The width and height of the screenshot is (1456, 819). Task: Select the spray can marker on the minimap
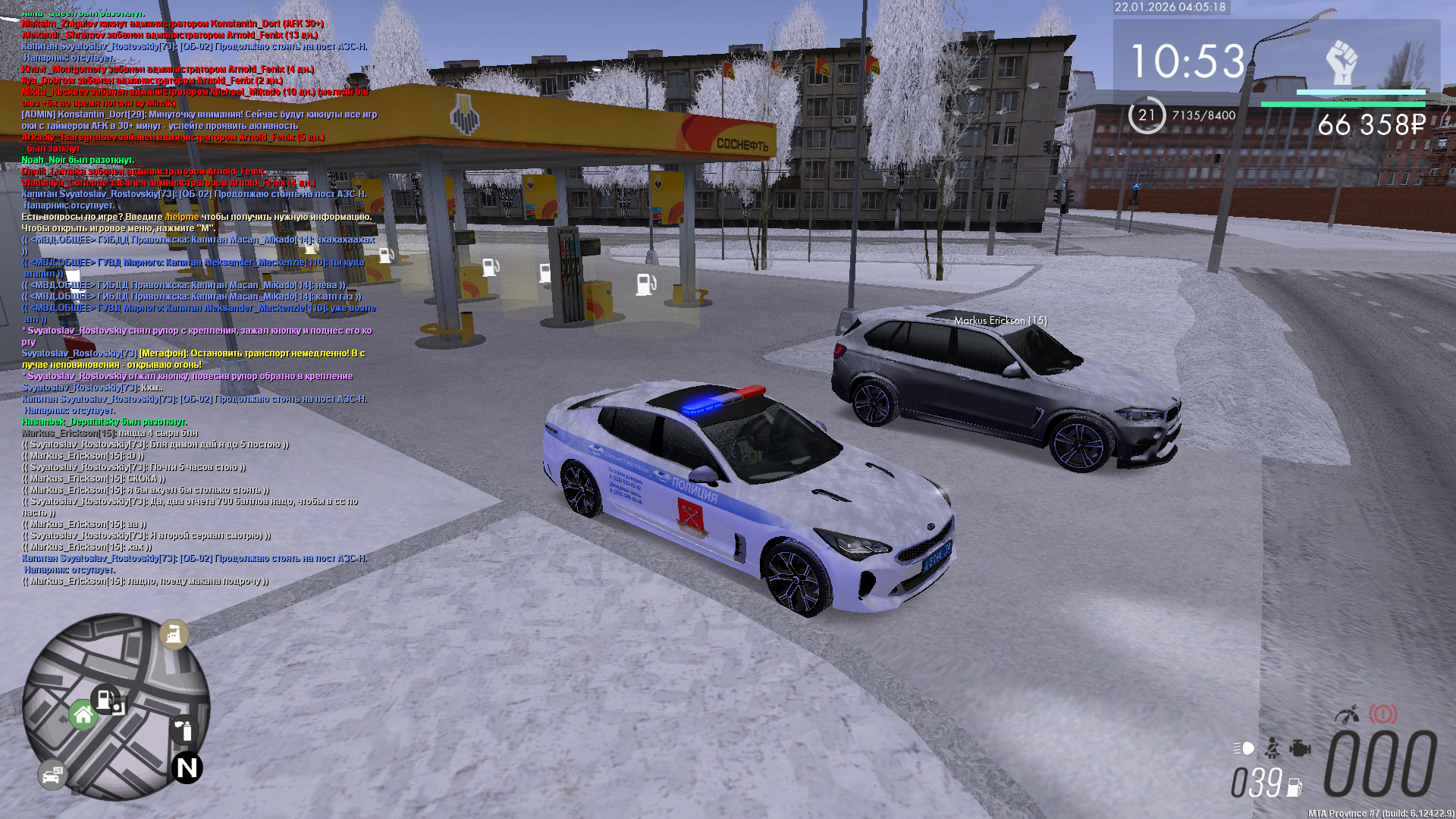(x=184, y=730)
